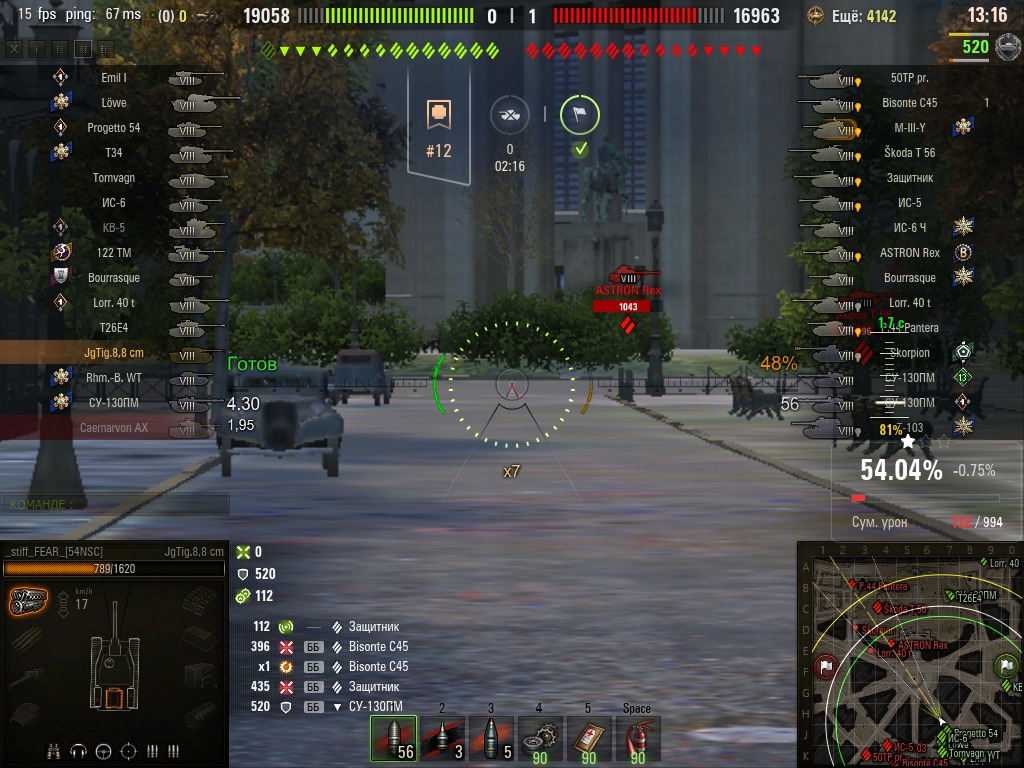Image resolution: width=1024 pixels, height=768 pixels.
Task: Click the КОМАНДЕ team chat input
Action: click(x=115, y=505)
